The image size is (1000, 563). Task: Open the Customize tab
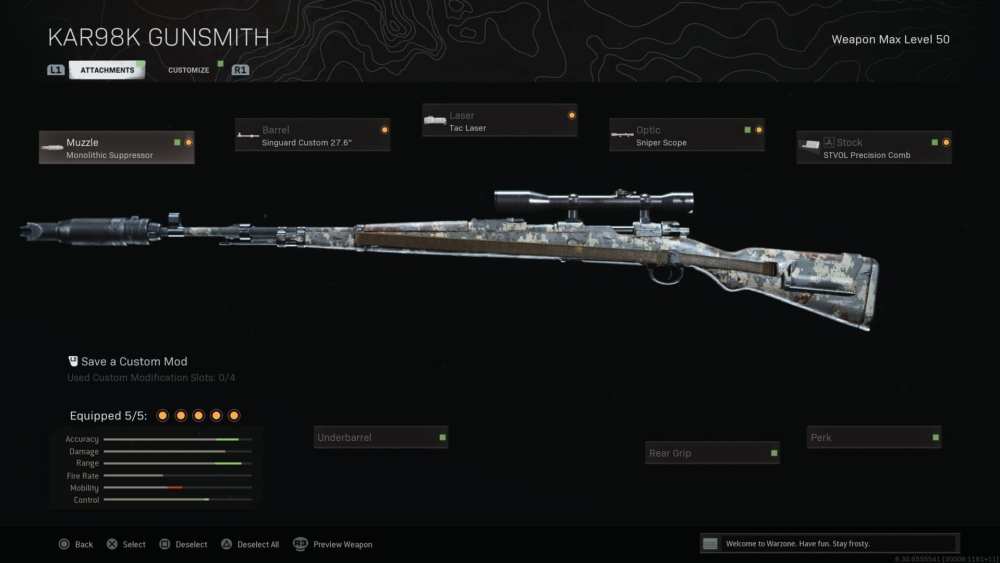(x=189, y=70)
